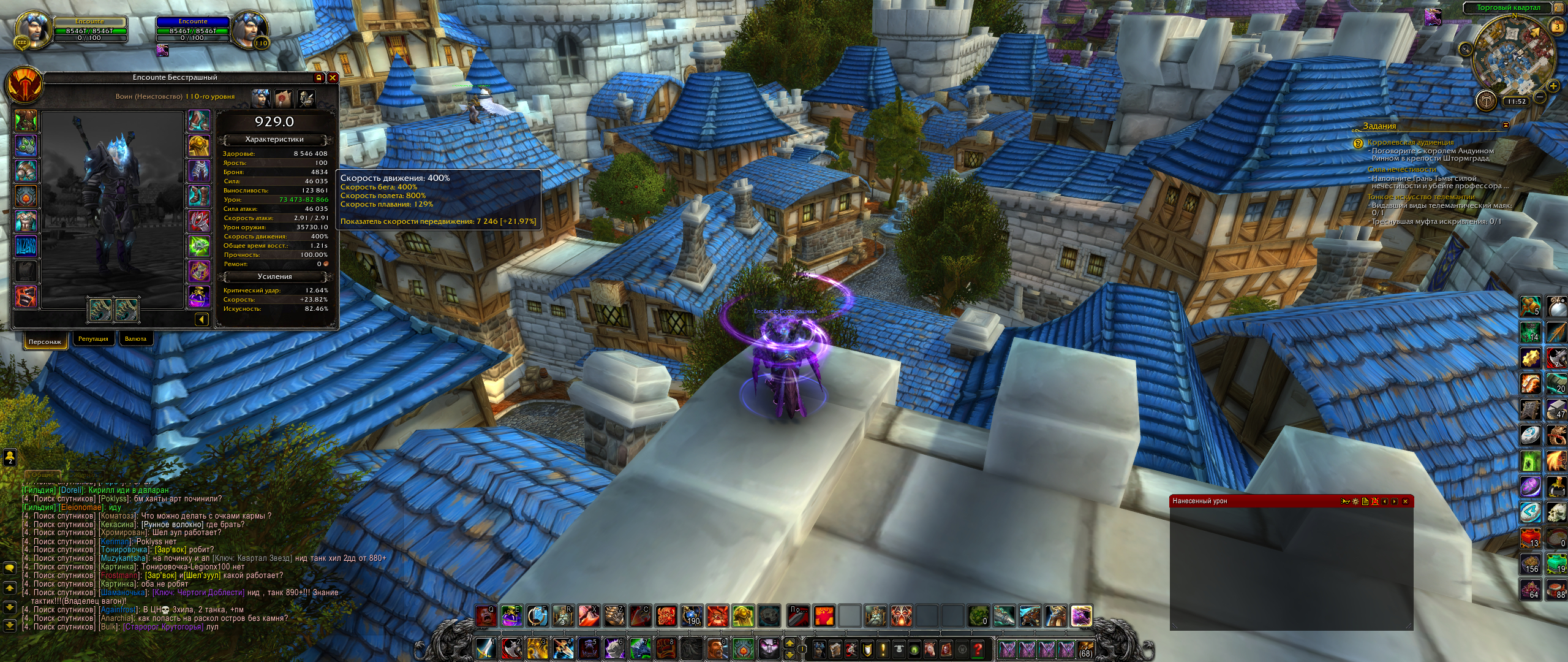This screenshot has width=1568, height=662.
Task: Close the Нанесенный урон damage meter window
Action: [x=1405, y=501]
